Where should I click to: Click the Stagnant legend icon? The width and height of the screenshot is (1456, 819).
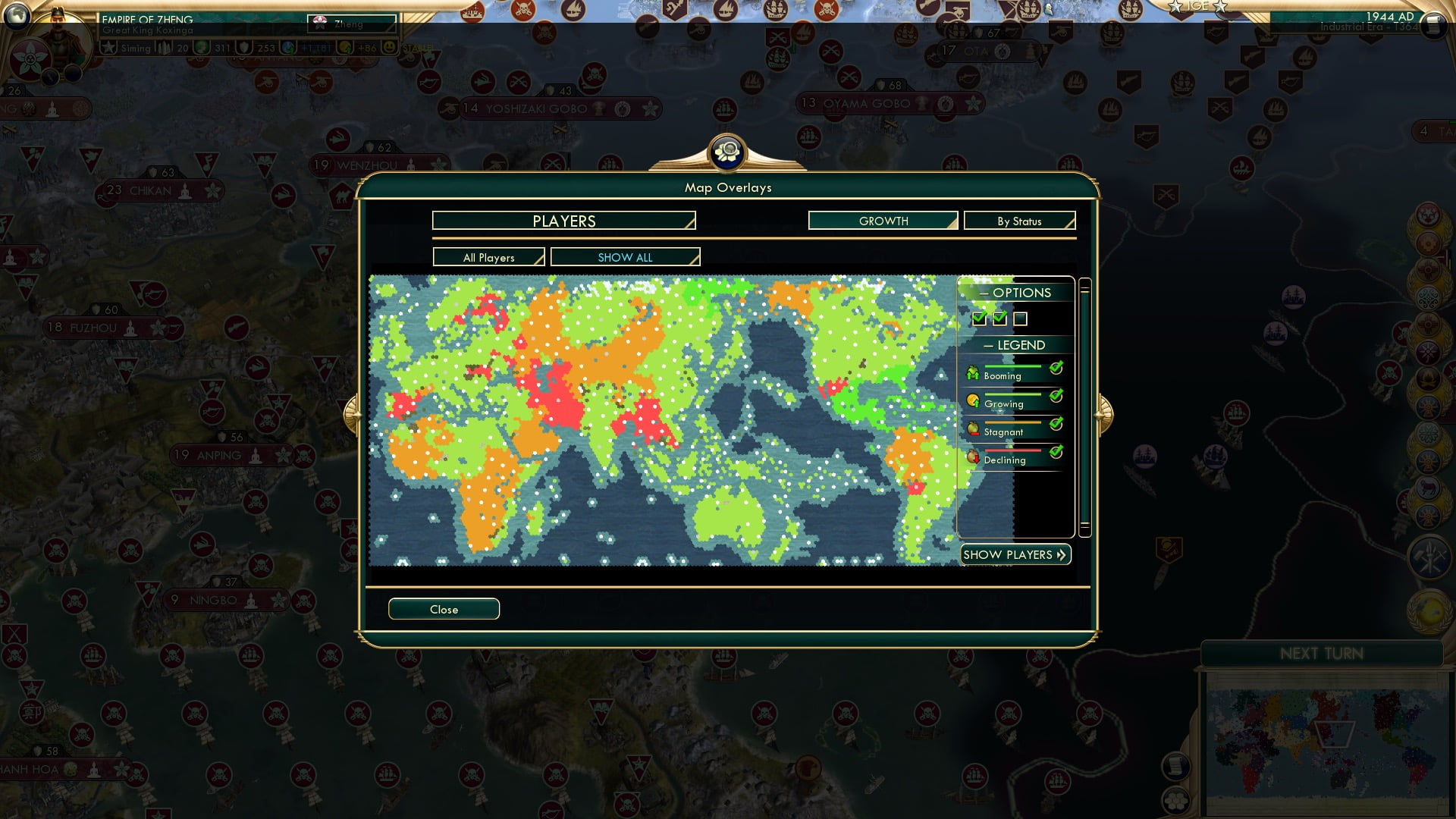pos(973,427)
